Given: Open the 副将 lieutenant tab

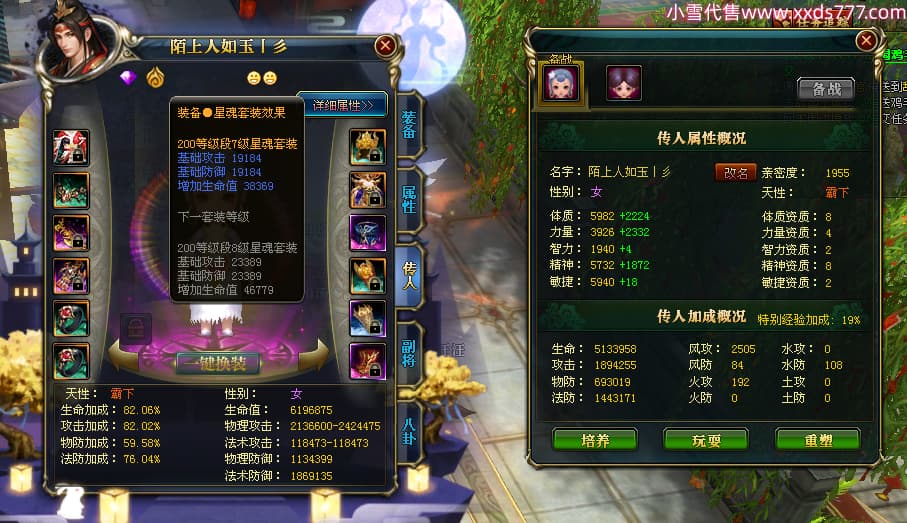Looking at the screenshot, I should tap(408, 355).
